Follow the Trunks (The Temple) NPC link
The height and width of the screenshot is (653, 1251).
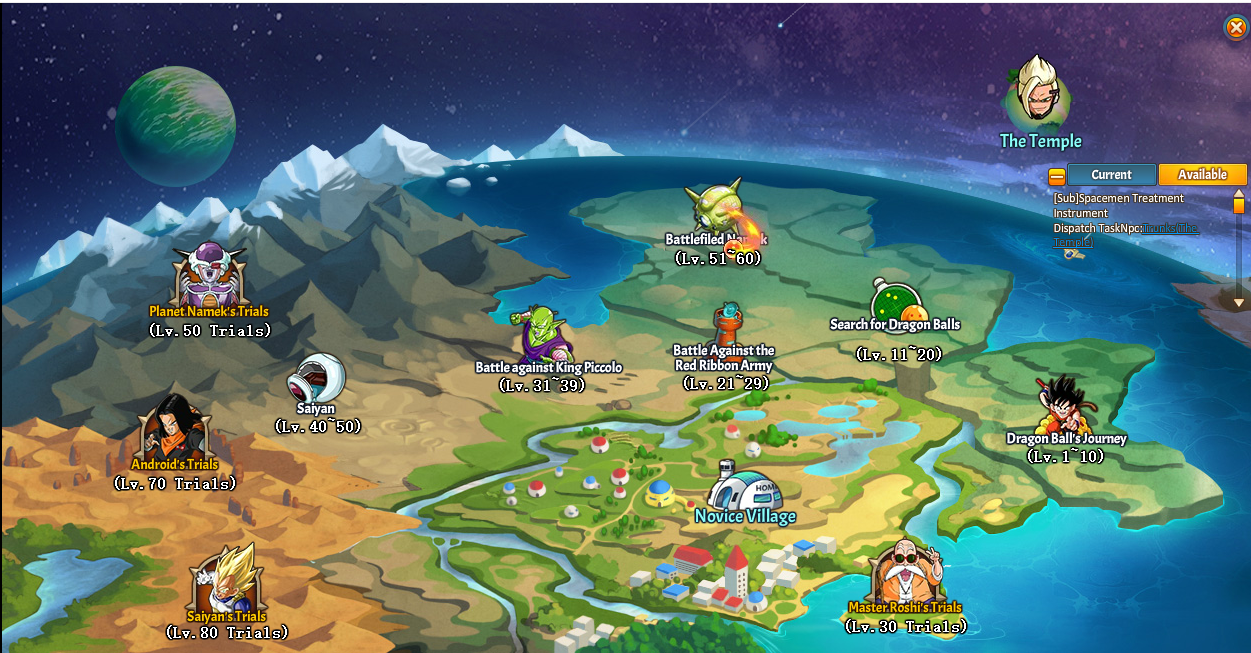1169,229
